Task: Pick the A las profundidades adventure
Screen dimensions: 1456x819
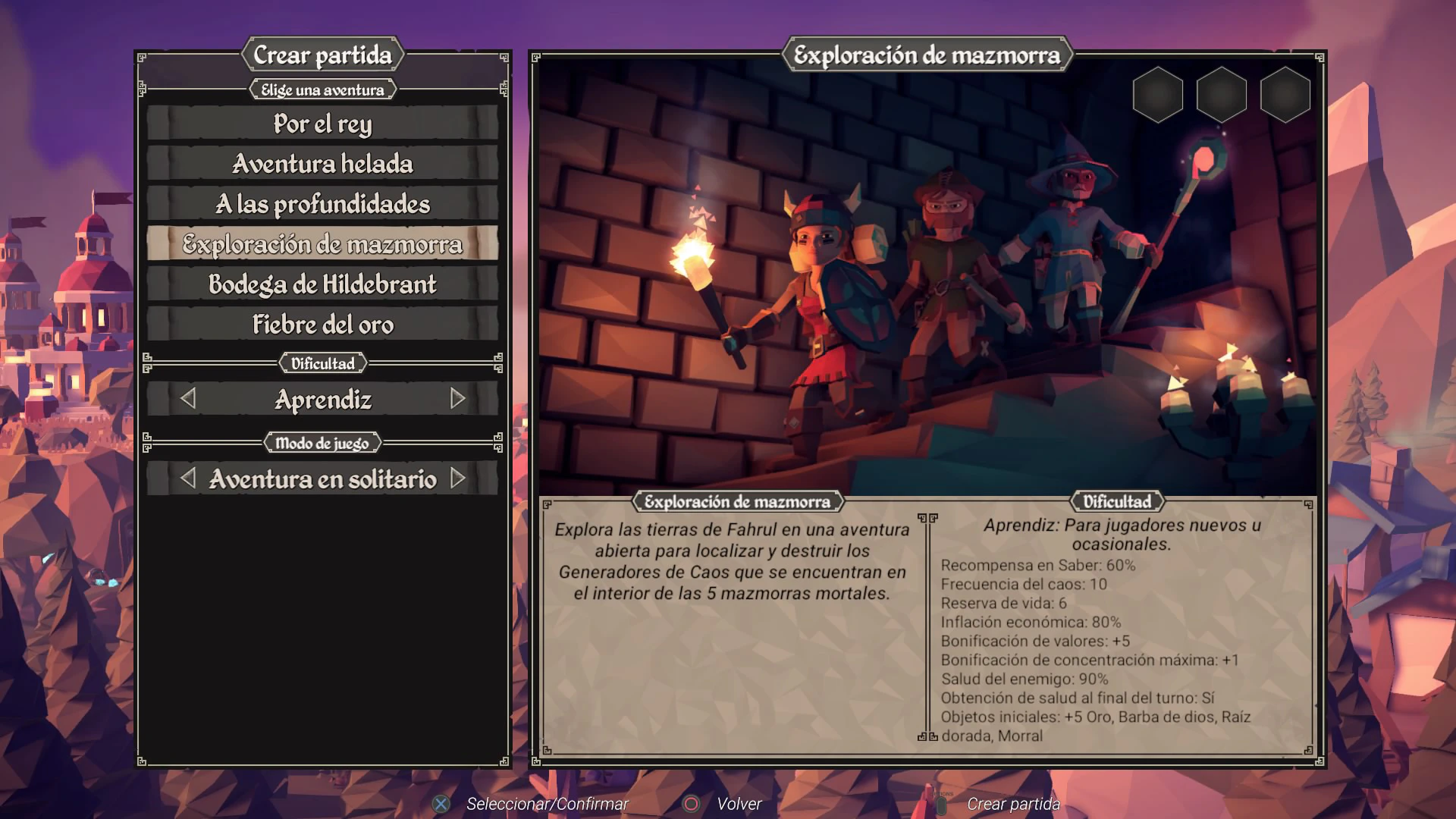Action: [x=322, y=204]
